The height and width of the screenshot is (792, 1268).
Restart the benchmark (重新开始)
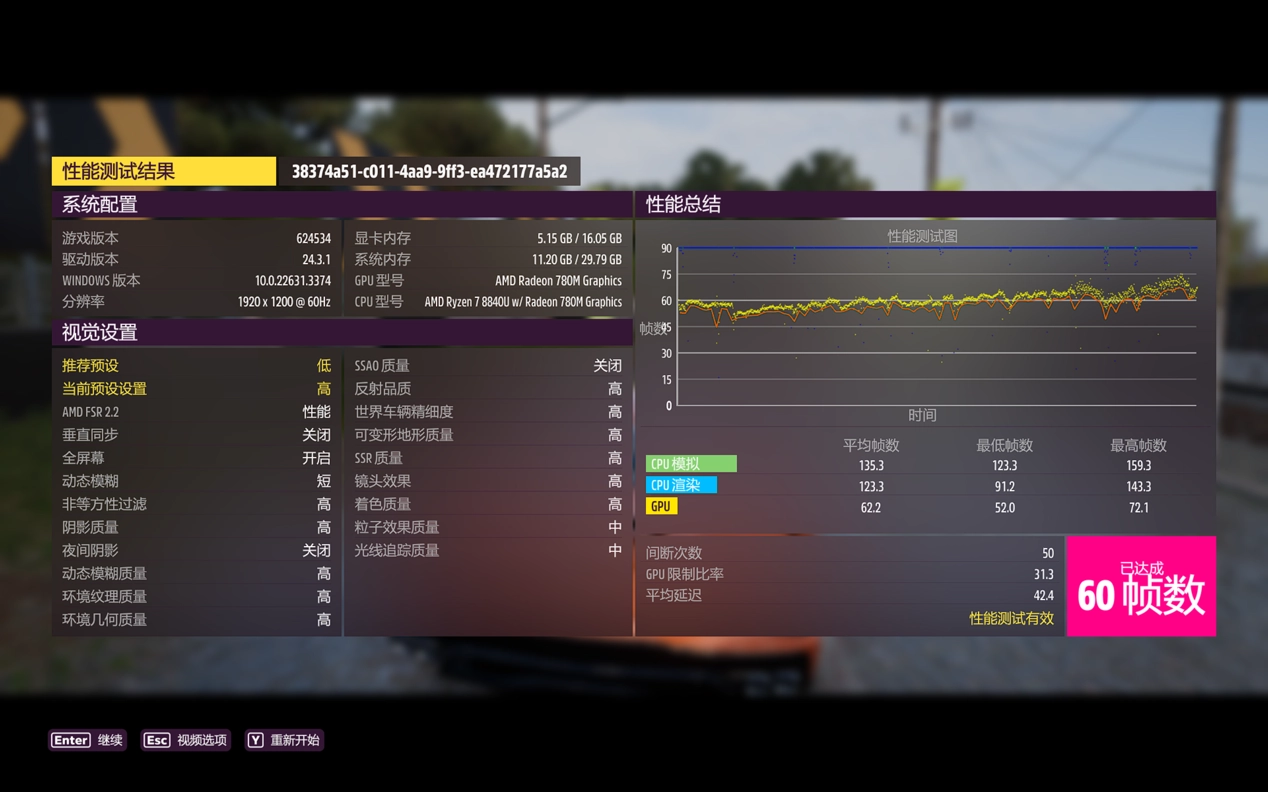point(284,740)
